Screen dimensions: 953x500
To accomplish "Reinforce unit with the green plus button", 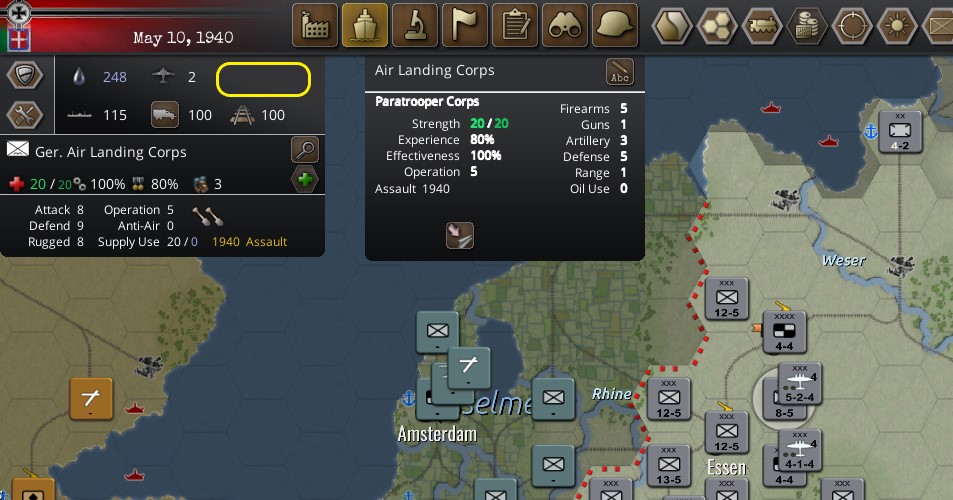I will coord(305,181).
